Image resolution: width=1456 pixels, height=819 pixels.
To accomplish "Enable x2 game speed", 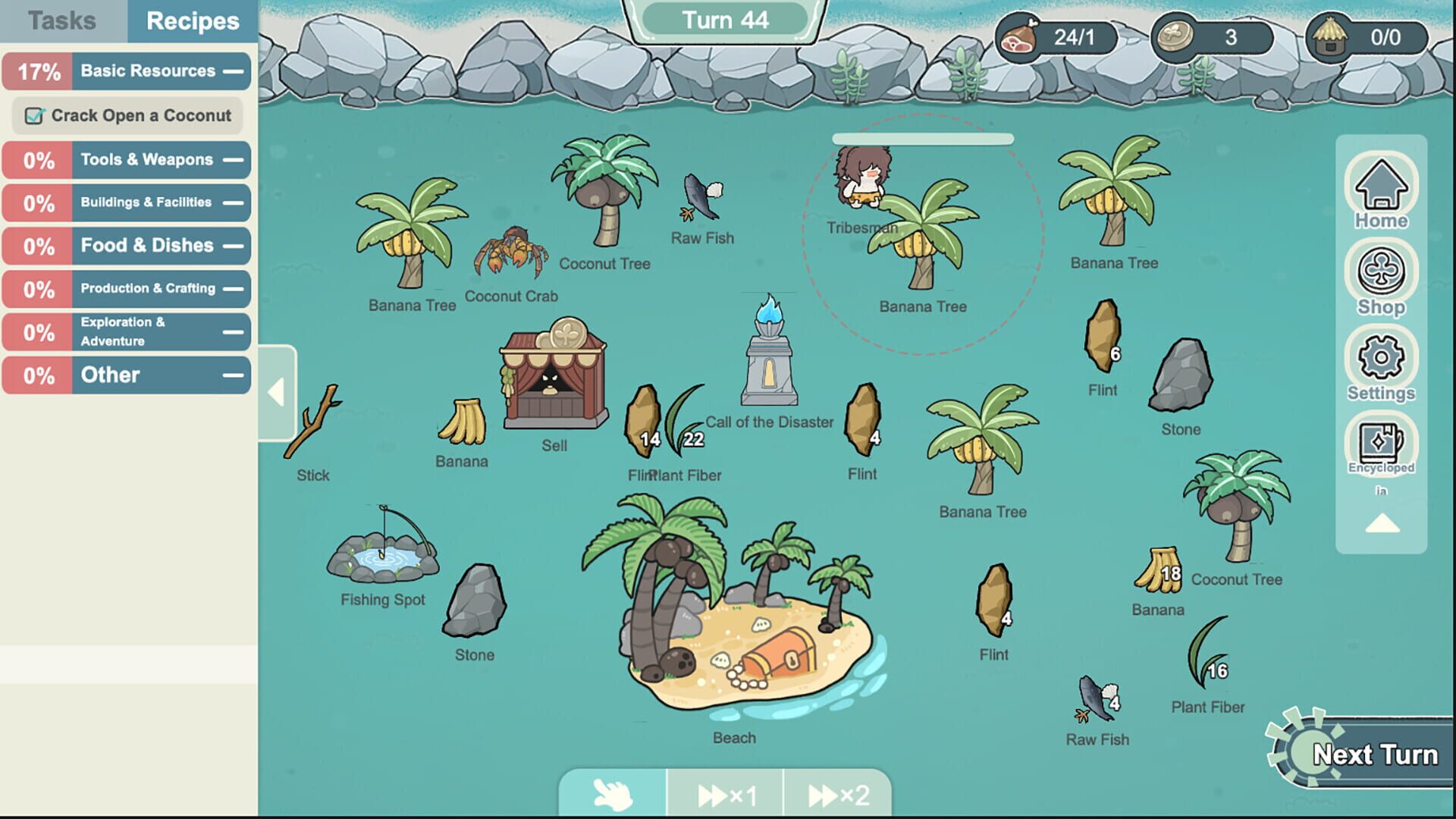I will (x=837, y=794).
